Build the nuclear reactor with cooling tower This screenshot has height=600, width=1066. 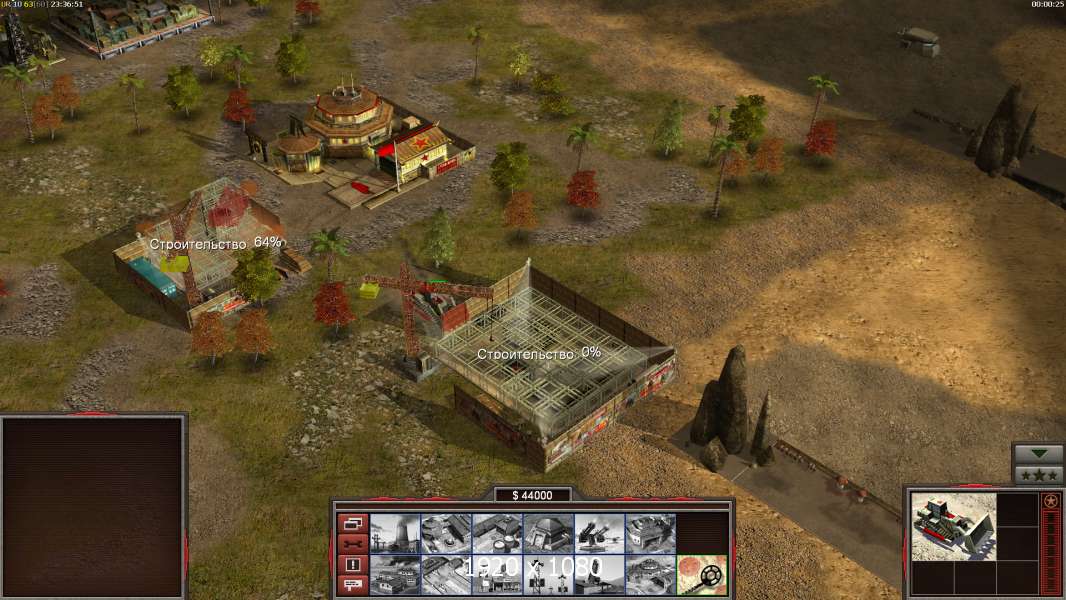tap(395, 533)
